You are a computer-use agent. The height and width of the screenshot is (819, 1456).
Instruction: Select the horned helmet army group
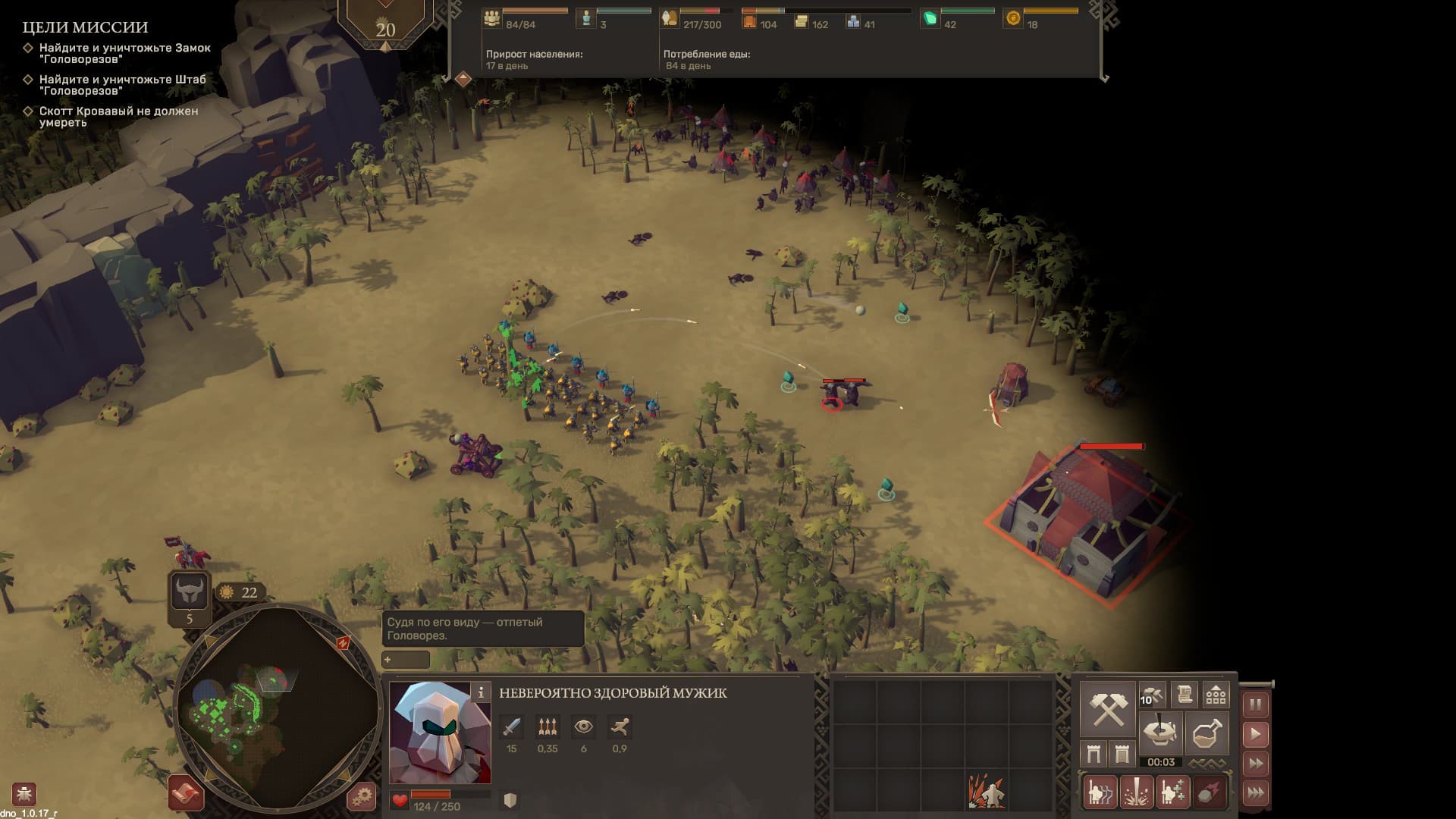pyautogui.click(x=190, y=591)
